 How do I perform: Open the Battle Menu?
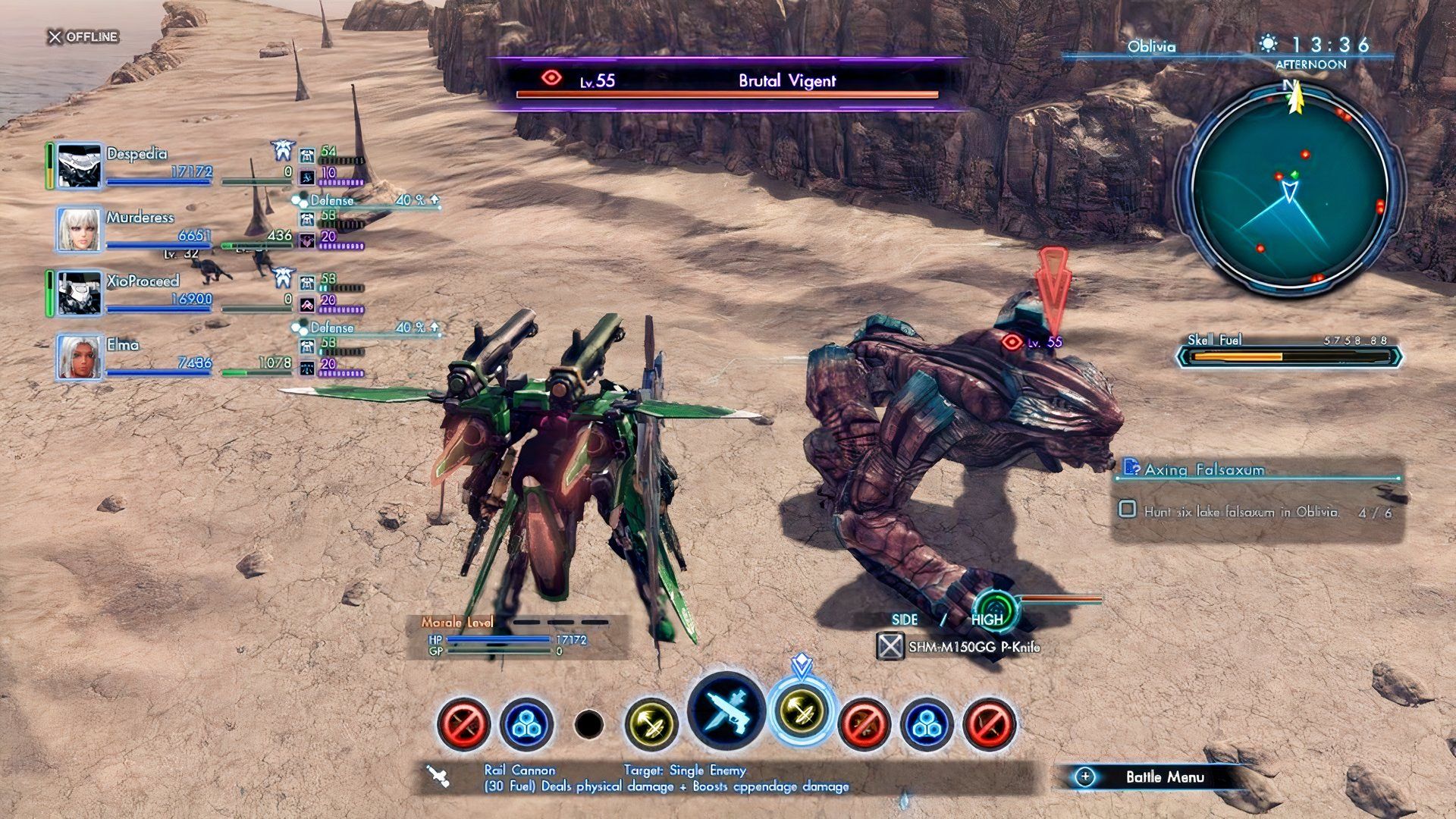click(x=1166, y=777)
